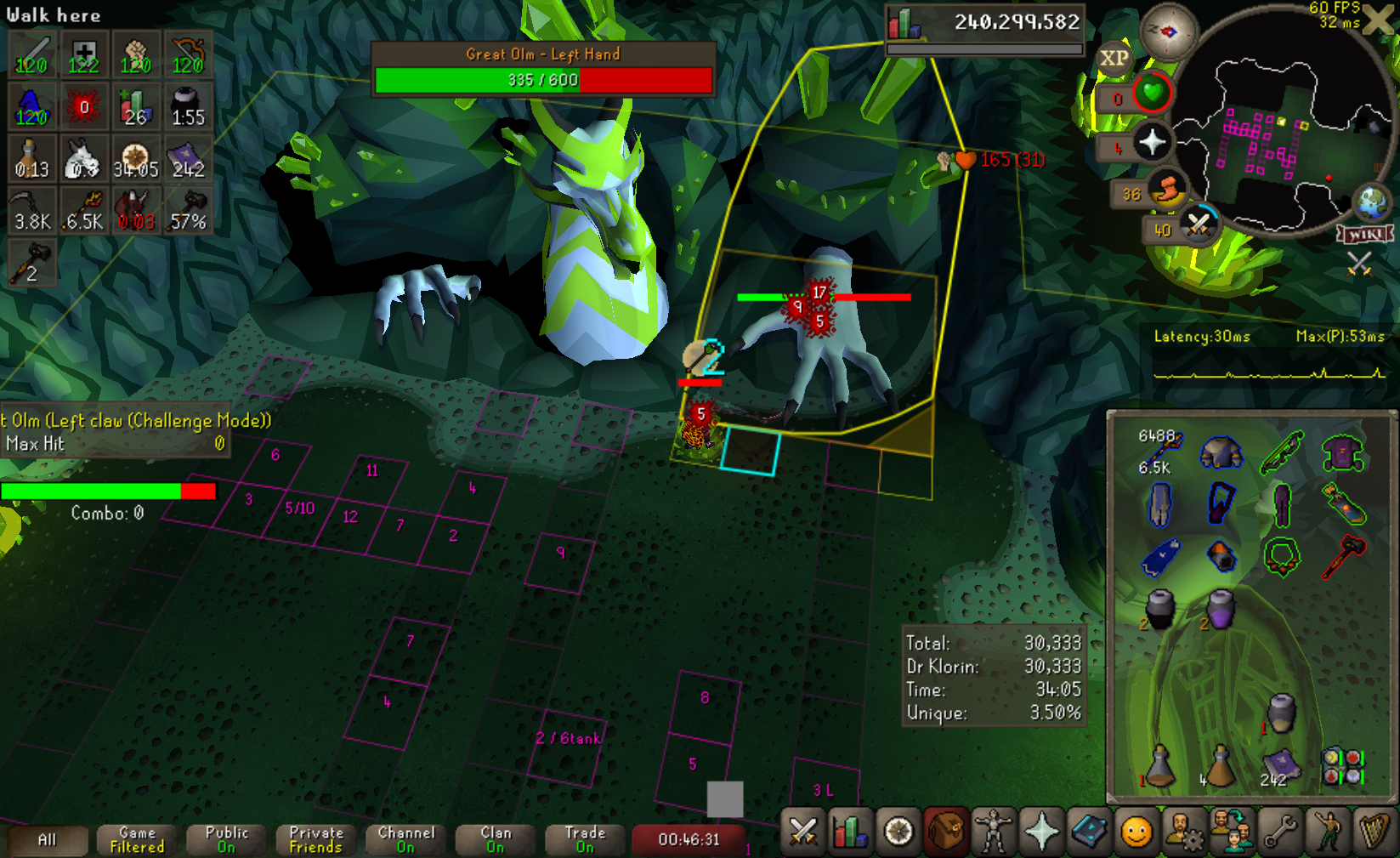Image resolution: width=1400 pixels, height=858 pixels.
Task: Show the Skills tab
Action: 849,832
